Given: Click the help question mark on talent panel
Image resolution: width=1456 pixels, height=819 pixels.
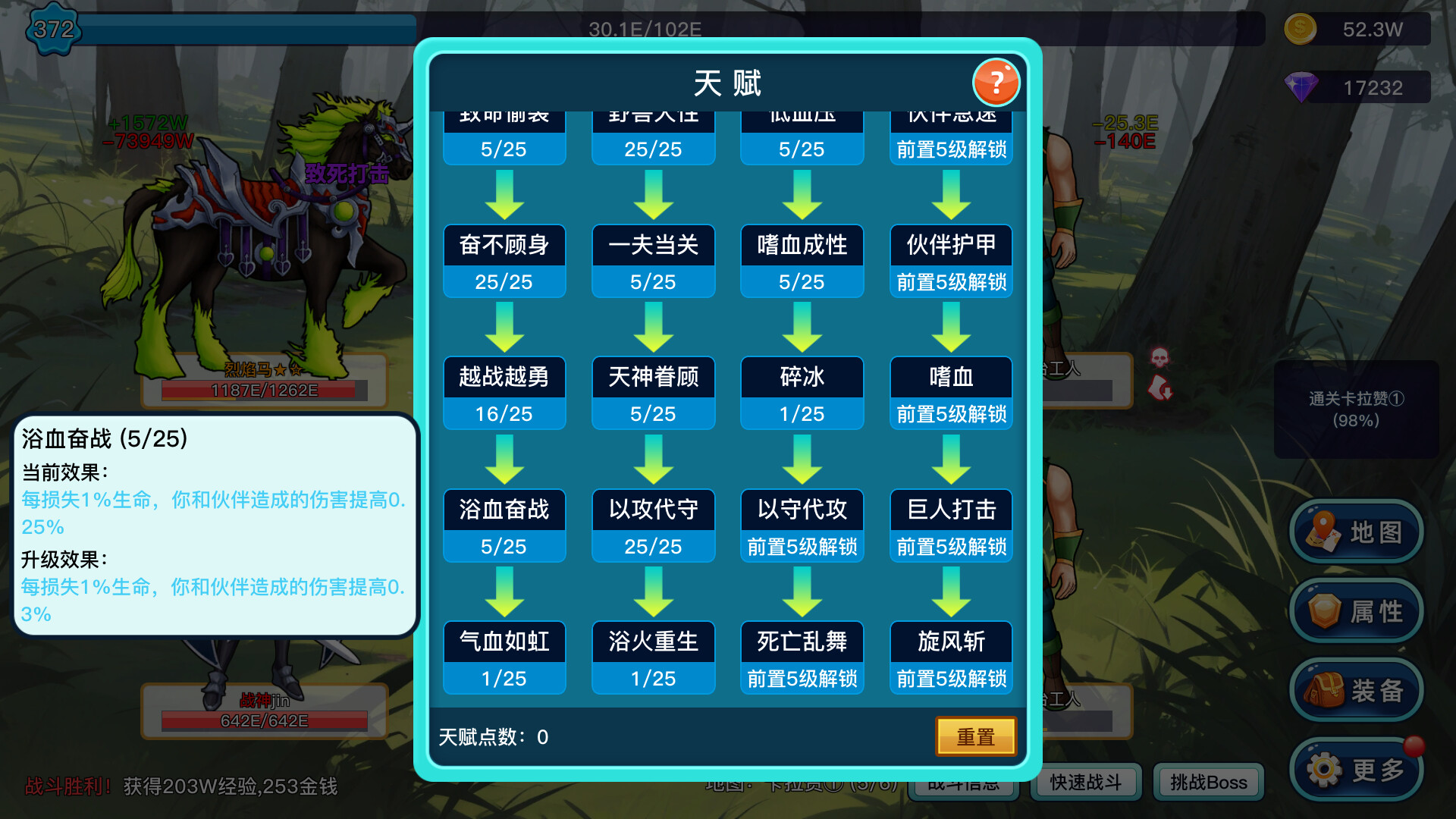Looking at the screenshot, I should tap(996, 83).
